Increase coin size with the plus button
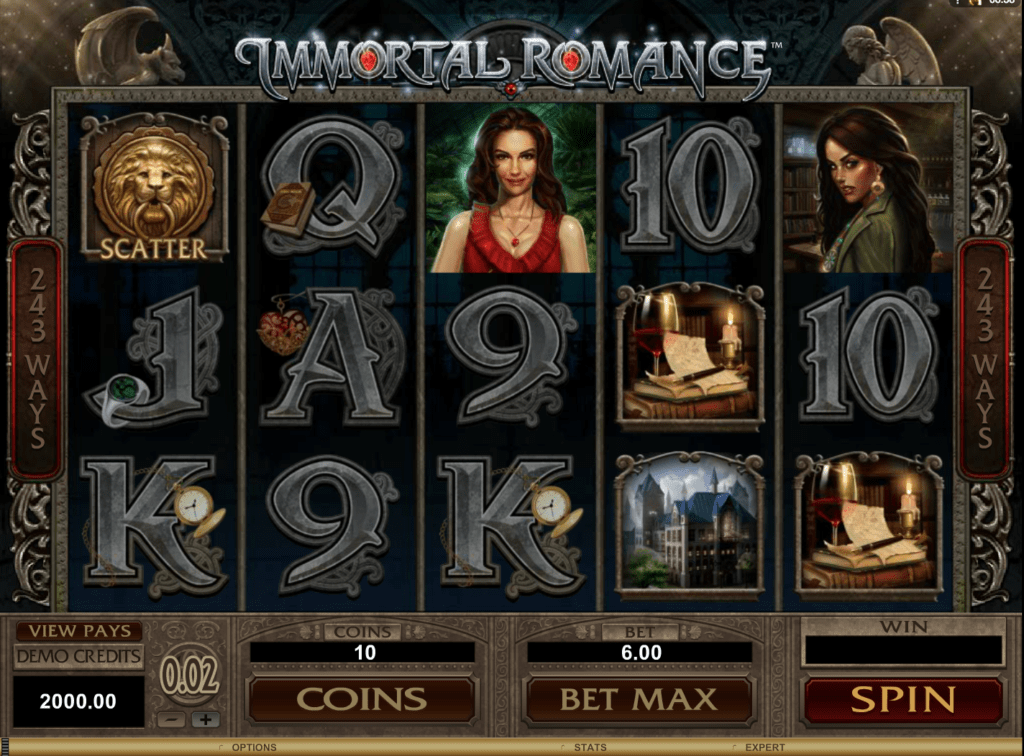 coord(206,719)
